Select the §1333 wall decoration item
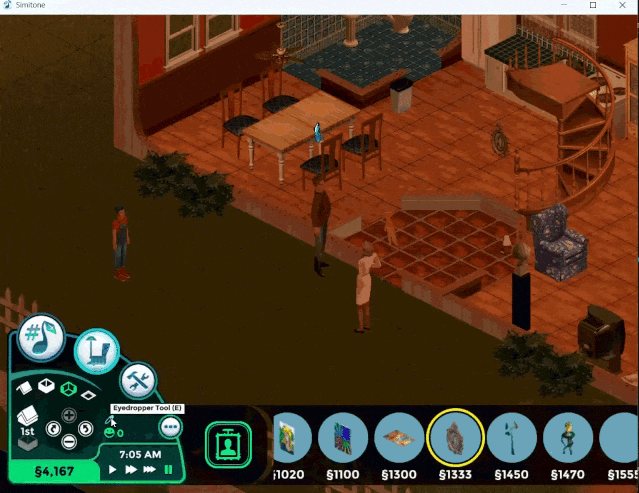The image size is (639, 493). click(x=455, y=439)
